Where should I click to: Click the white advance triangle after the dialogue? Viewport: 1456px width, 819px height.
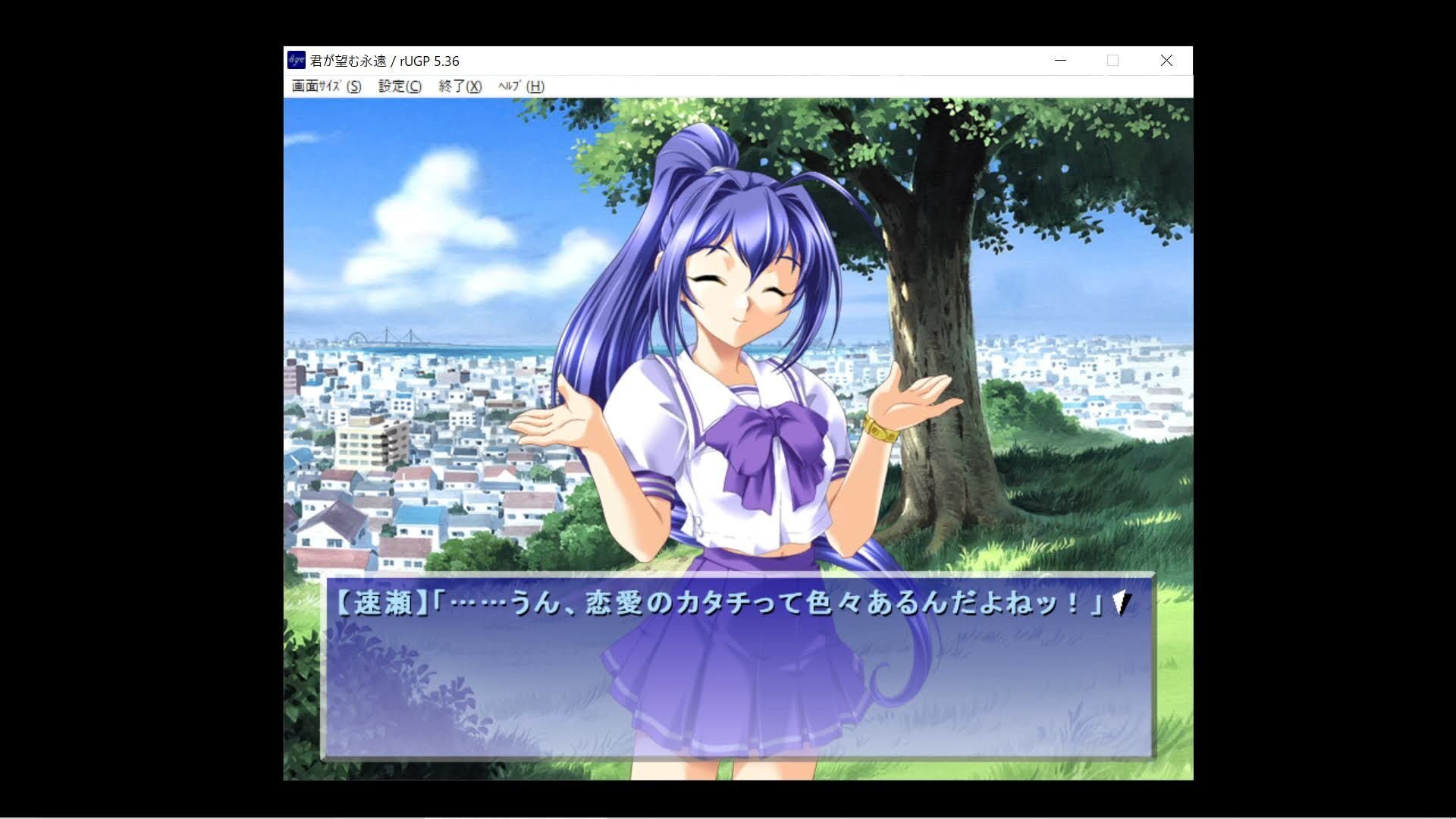(x=1119, y=603)
